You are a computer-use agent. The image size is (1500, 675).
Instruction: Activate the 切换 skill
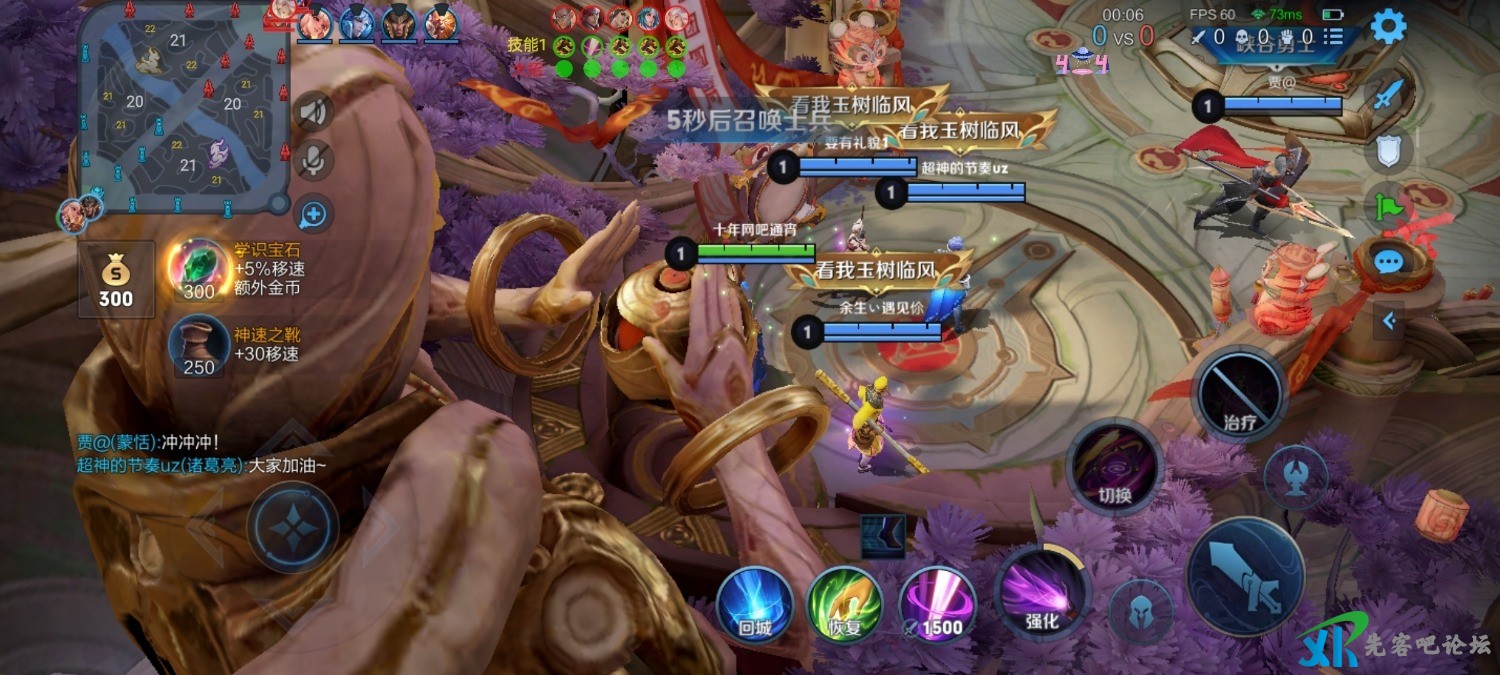point(1114,467)
